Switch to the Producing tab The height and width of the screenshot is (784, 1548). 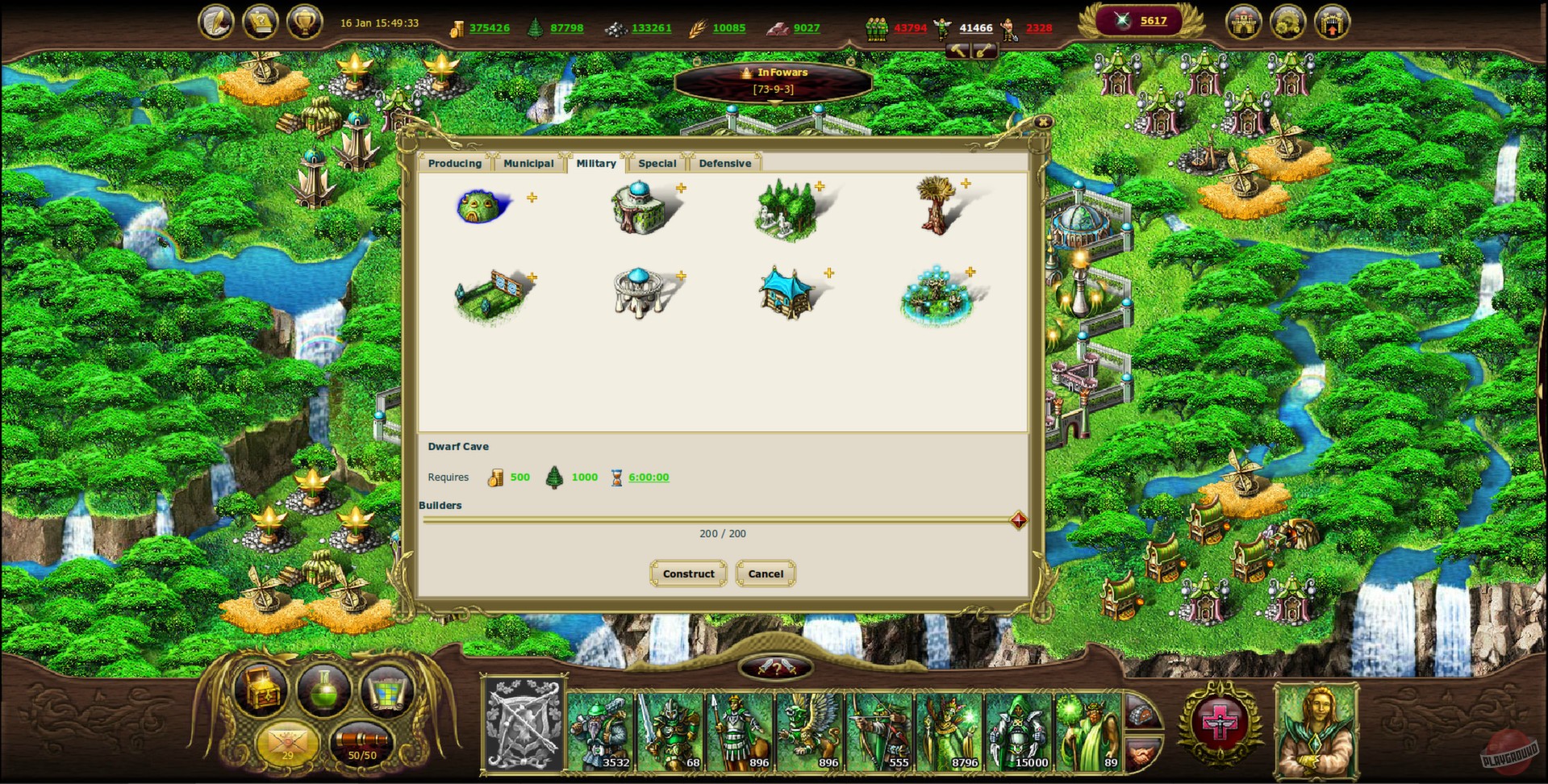pyautogui.click(x=454, y=163)
